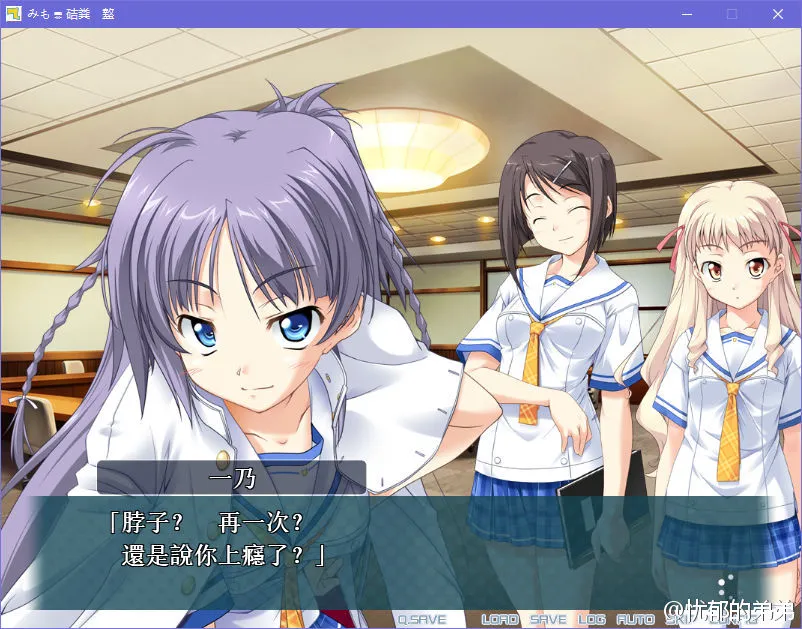Click the Q.SAVE quick save button
The image size is (802, 629).
click(421, 620)
